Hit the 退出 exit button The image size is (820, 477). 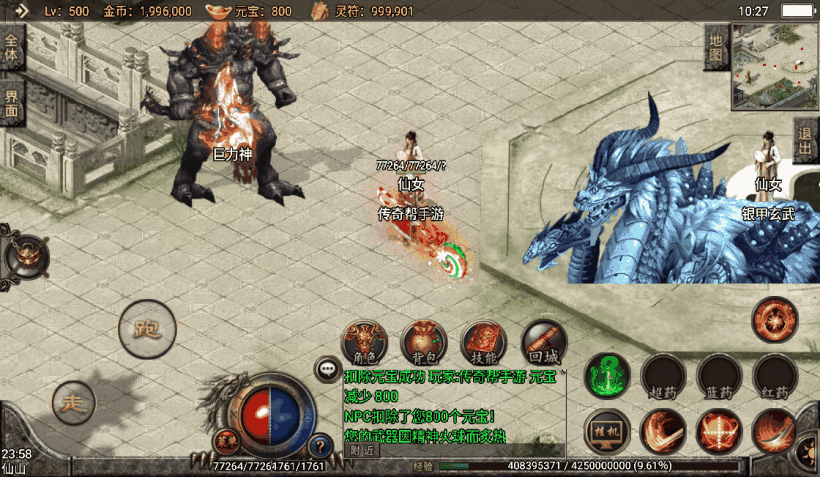coord(806,141)
